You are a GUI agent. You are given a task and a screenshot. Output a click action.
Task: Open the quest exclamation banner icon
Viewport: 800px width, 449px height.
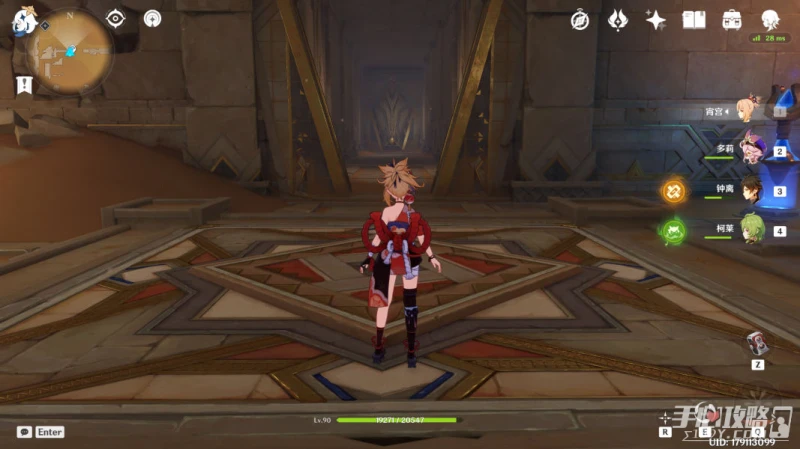[24, 85]
